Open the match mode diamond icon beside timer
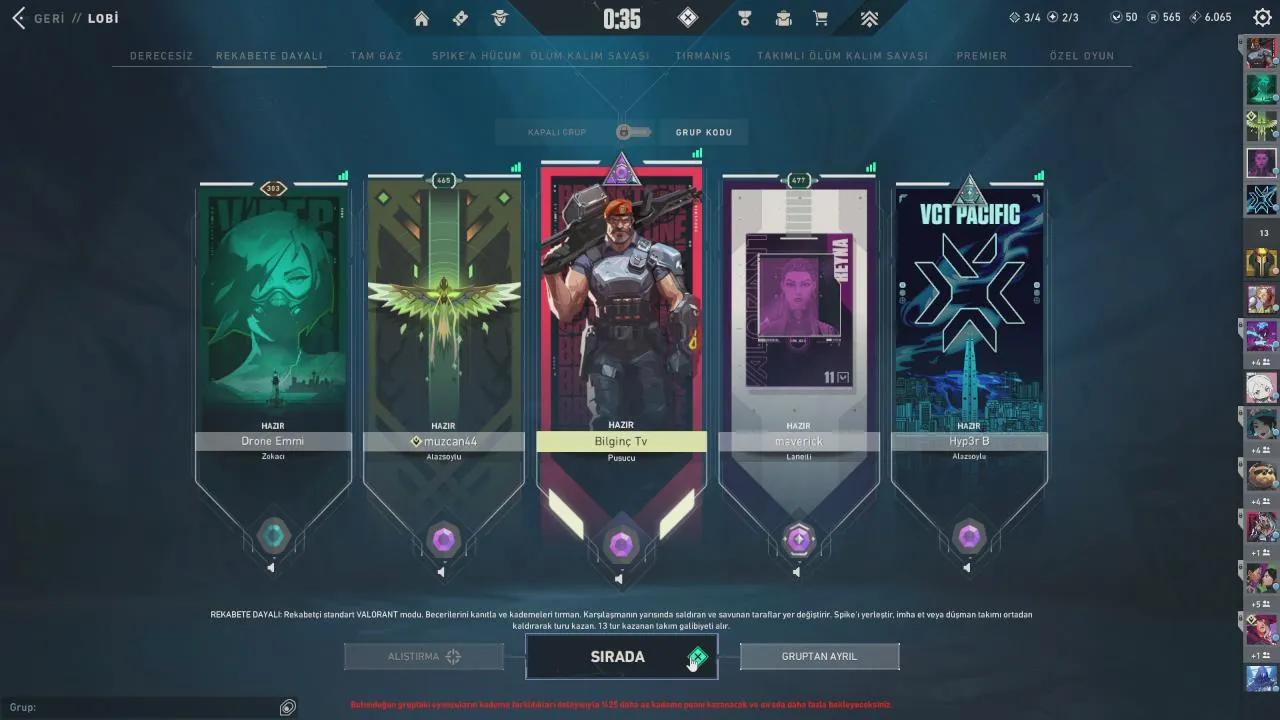1280x720 pixels. [686, 18]
